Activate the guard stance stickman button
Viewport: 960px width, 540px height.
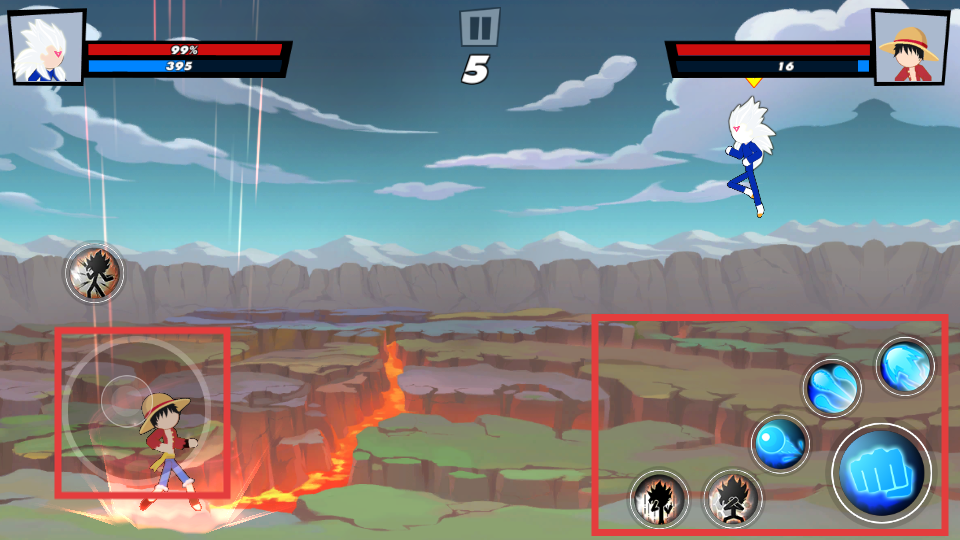coord(733,499)
